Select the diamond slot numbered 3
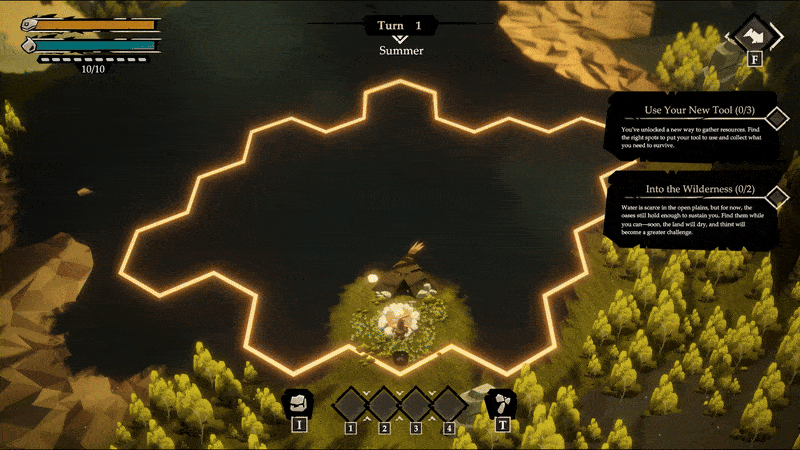Viewport: 800px width, 450px height. 417,404
